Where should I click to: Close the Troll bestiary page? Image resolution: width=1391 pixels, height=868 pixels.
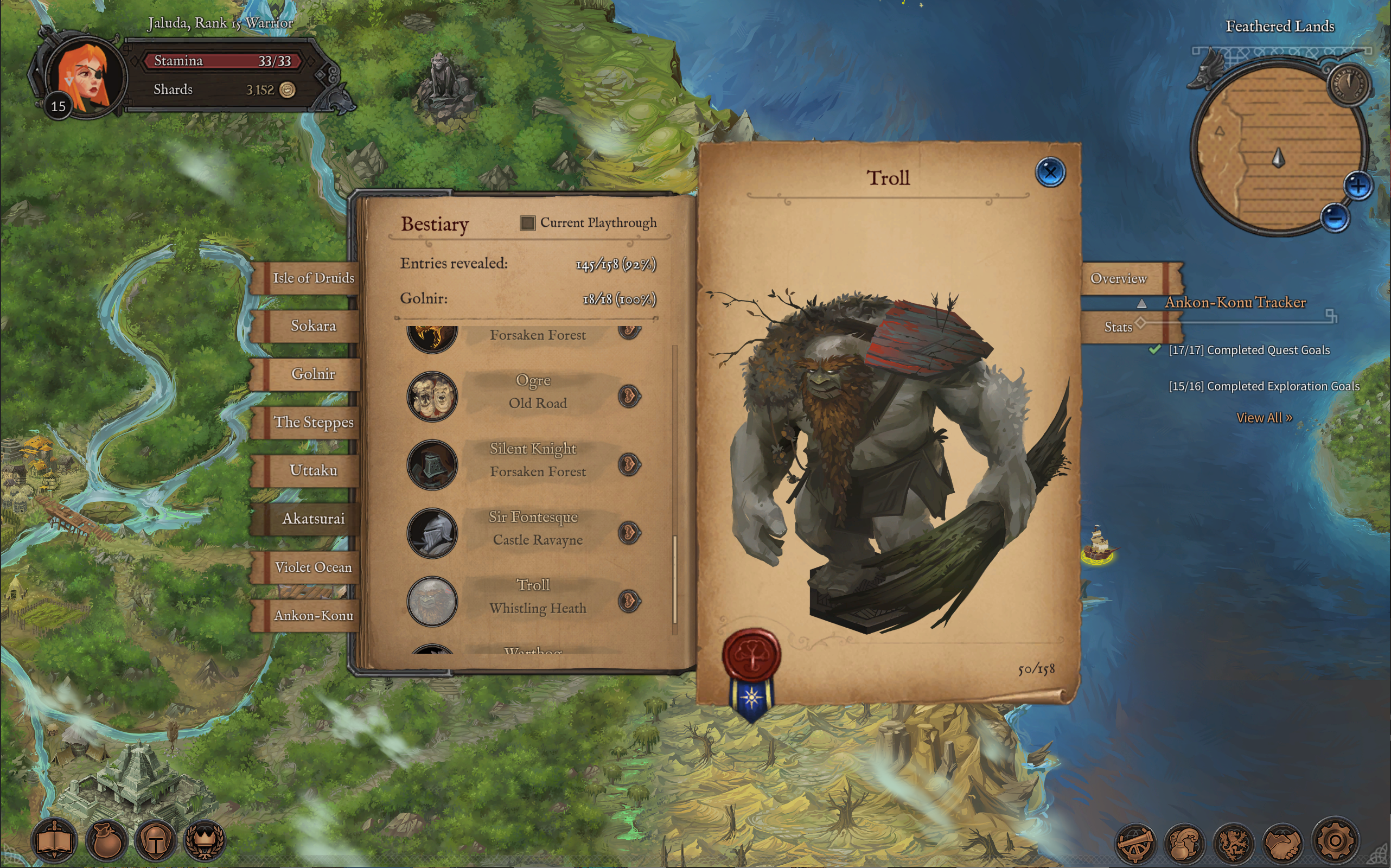tap(1050, 171)
